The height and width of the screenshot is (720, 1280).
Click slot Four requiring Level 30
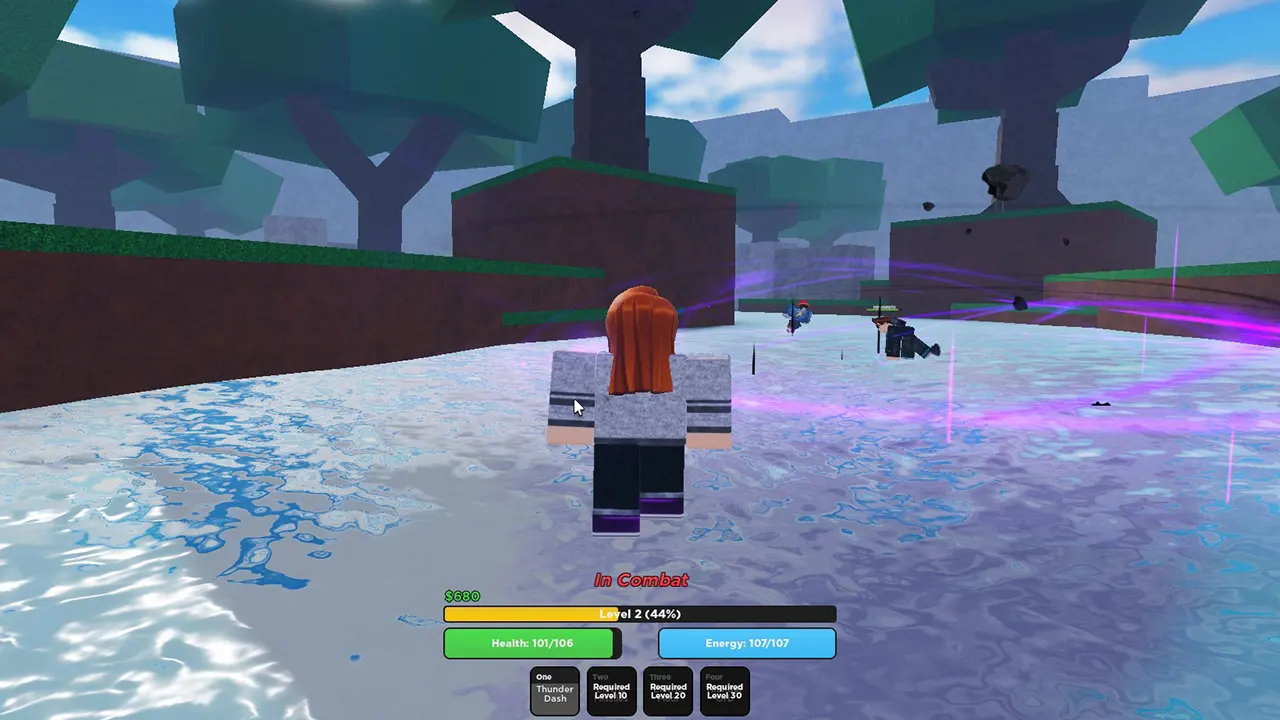(724, 690)
